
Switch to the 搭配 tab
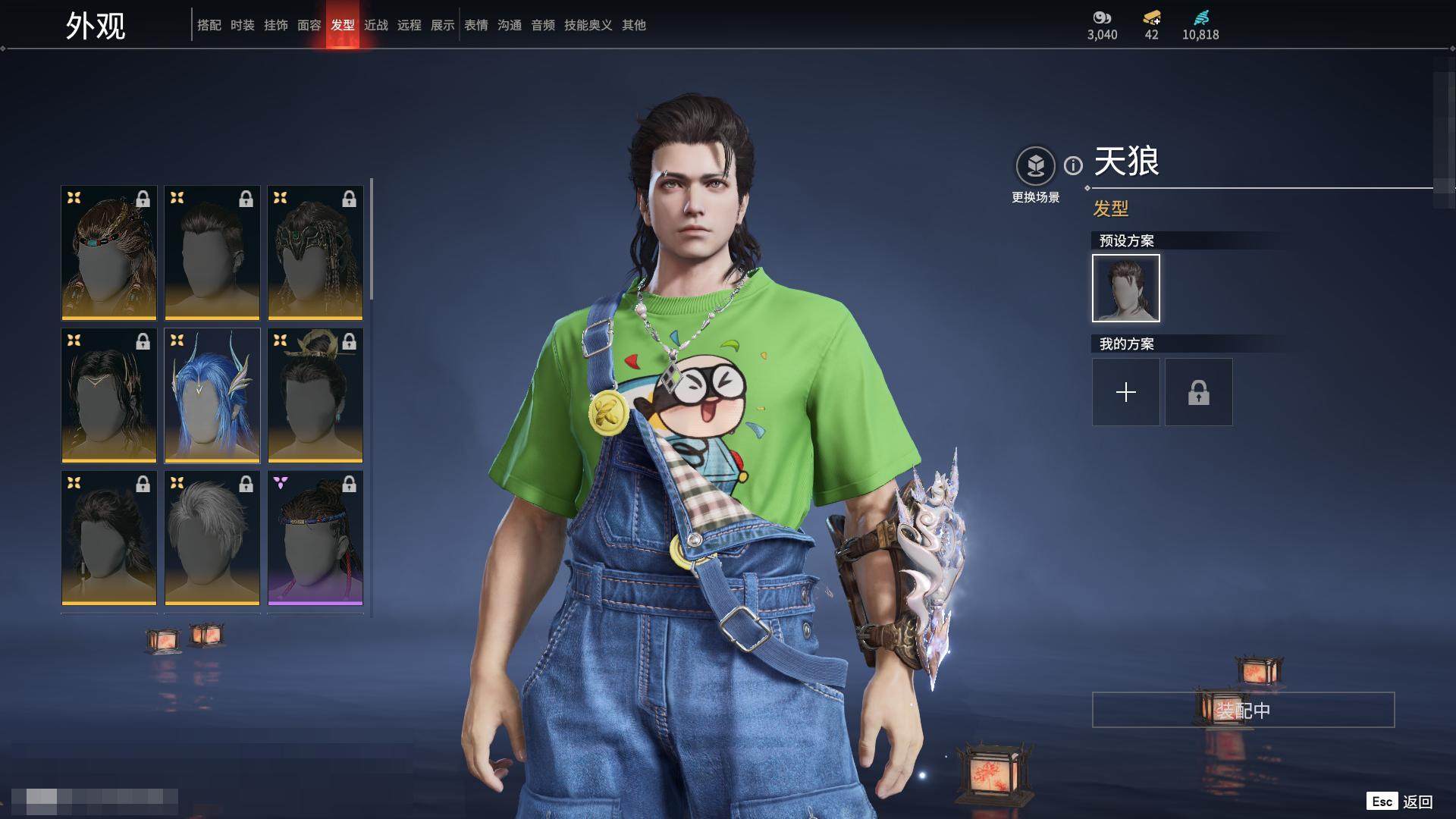pos(209,25)
